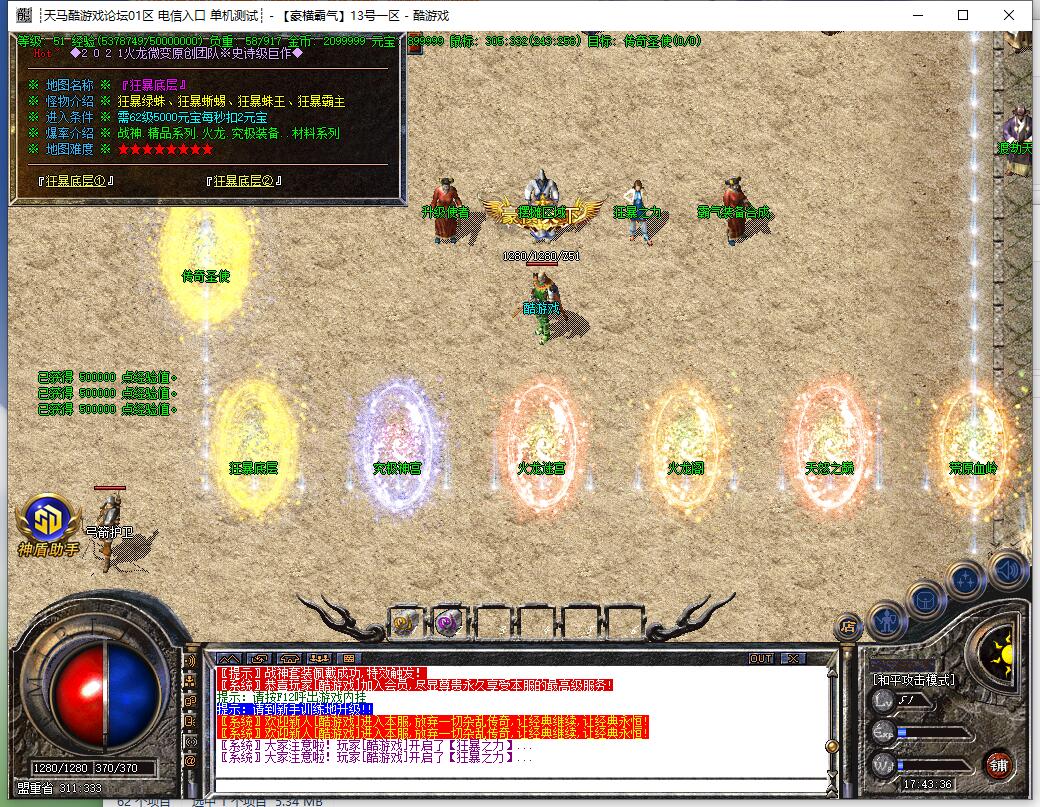1040x807 pixels.
Task: Open the red 铺 stall button
Action: tap(998, 765)
